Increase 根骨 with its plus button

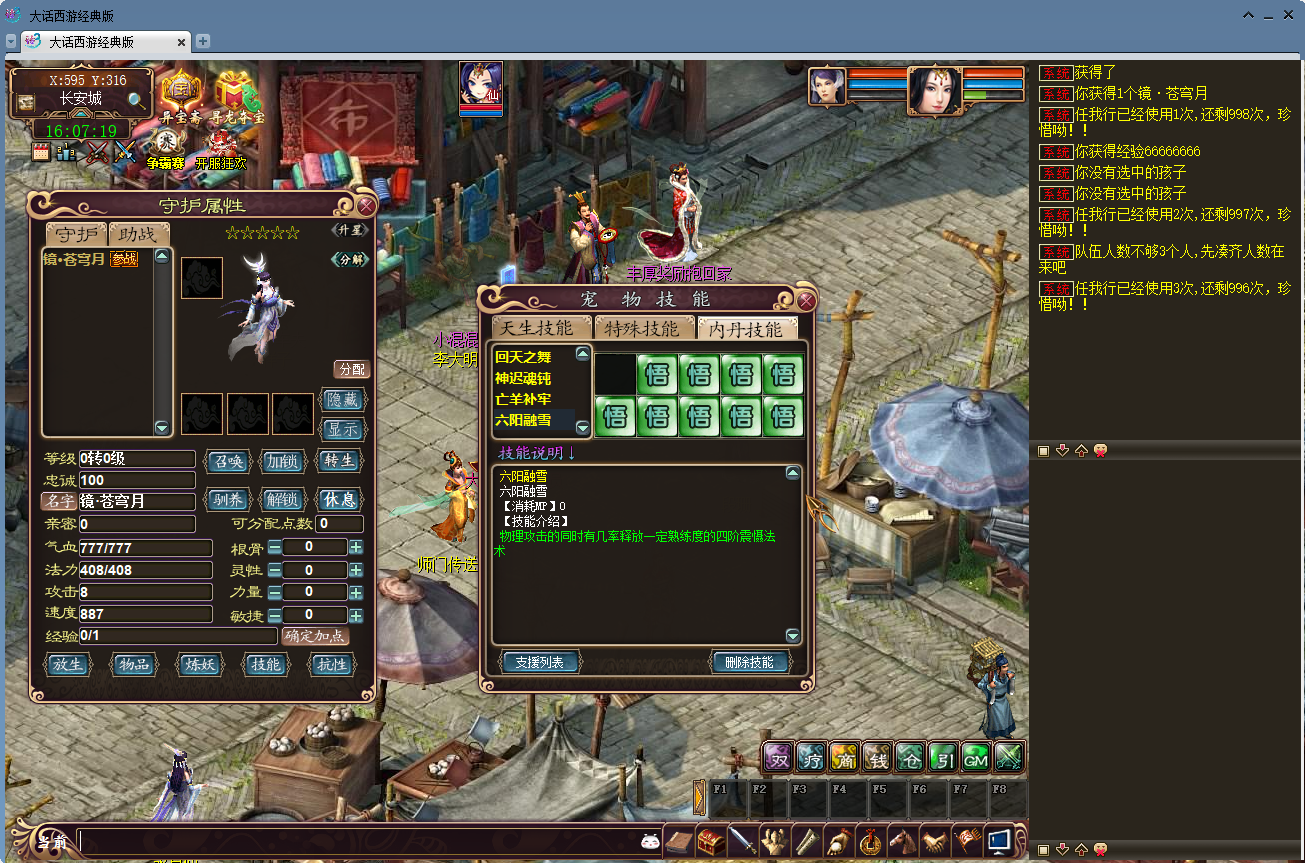356,548
